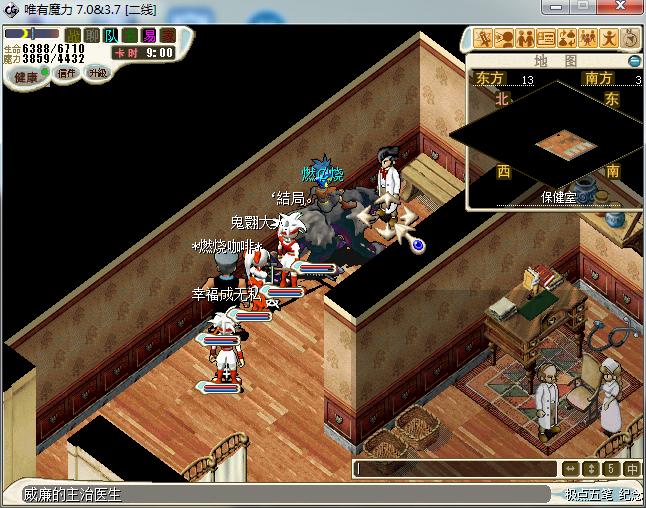The height and width of the screenshot is (508, 646).
Task: Toggle the 易 trade switch
Action: click(149, 35)
